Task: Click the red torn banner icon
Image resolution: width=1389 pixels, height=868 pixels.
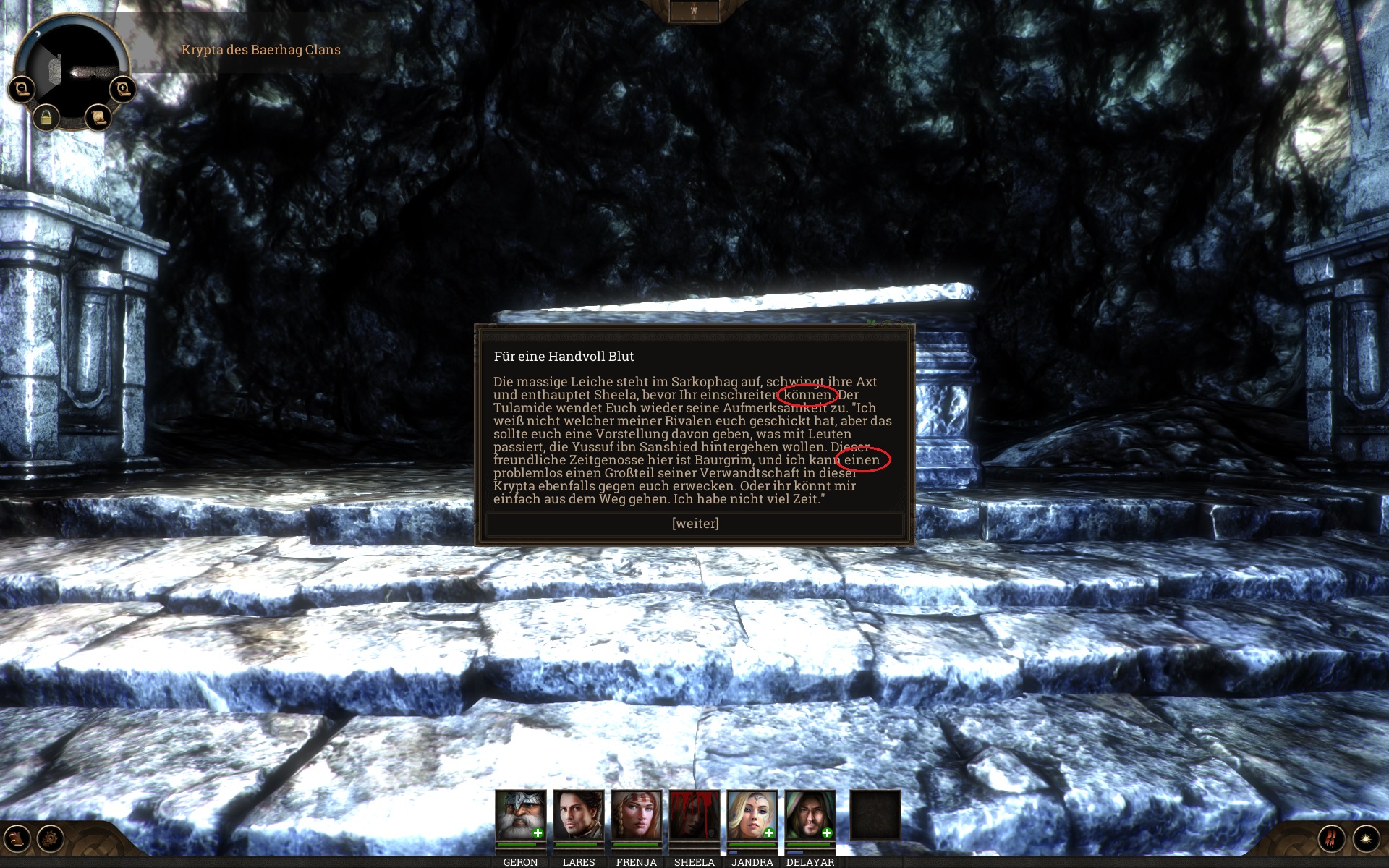Action: click(1331, 839)
